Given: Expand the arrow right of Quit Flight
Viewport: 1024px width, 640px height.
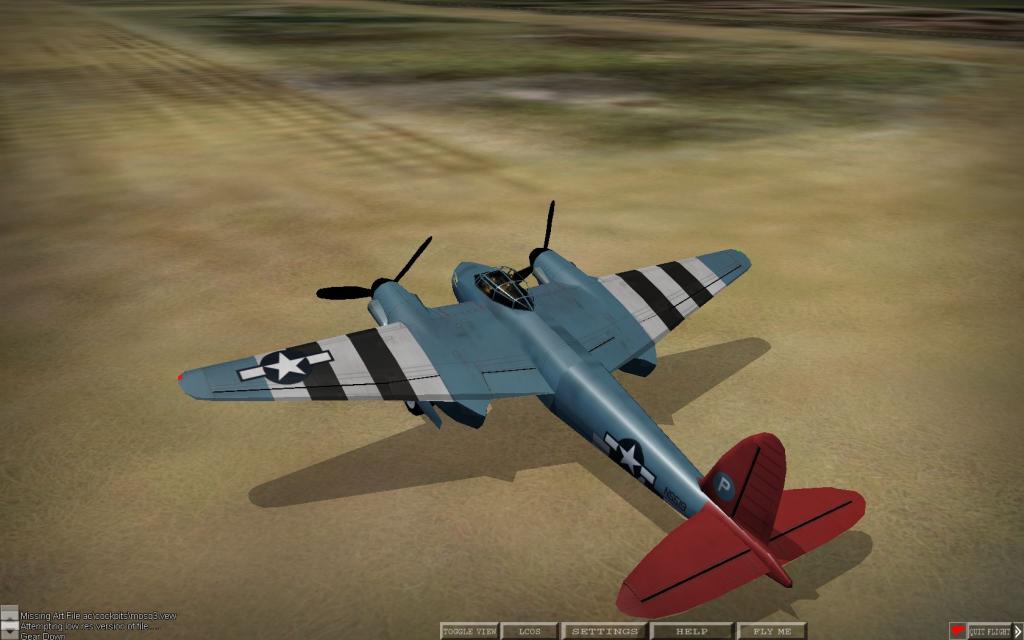Looking at the screenshot, I should (x=1018, y=631).
